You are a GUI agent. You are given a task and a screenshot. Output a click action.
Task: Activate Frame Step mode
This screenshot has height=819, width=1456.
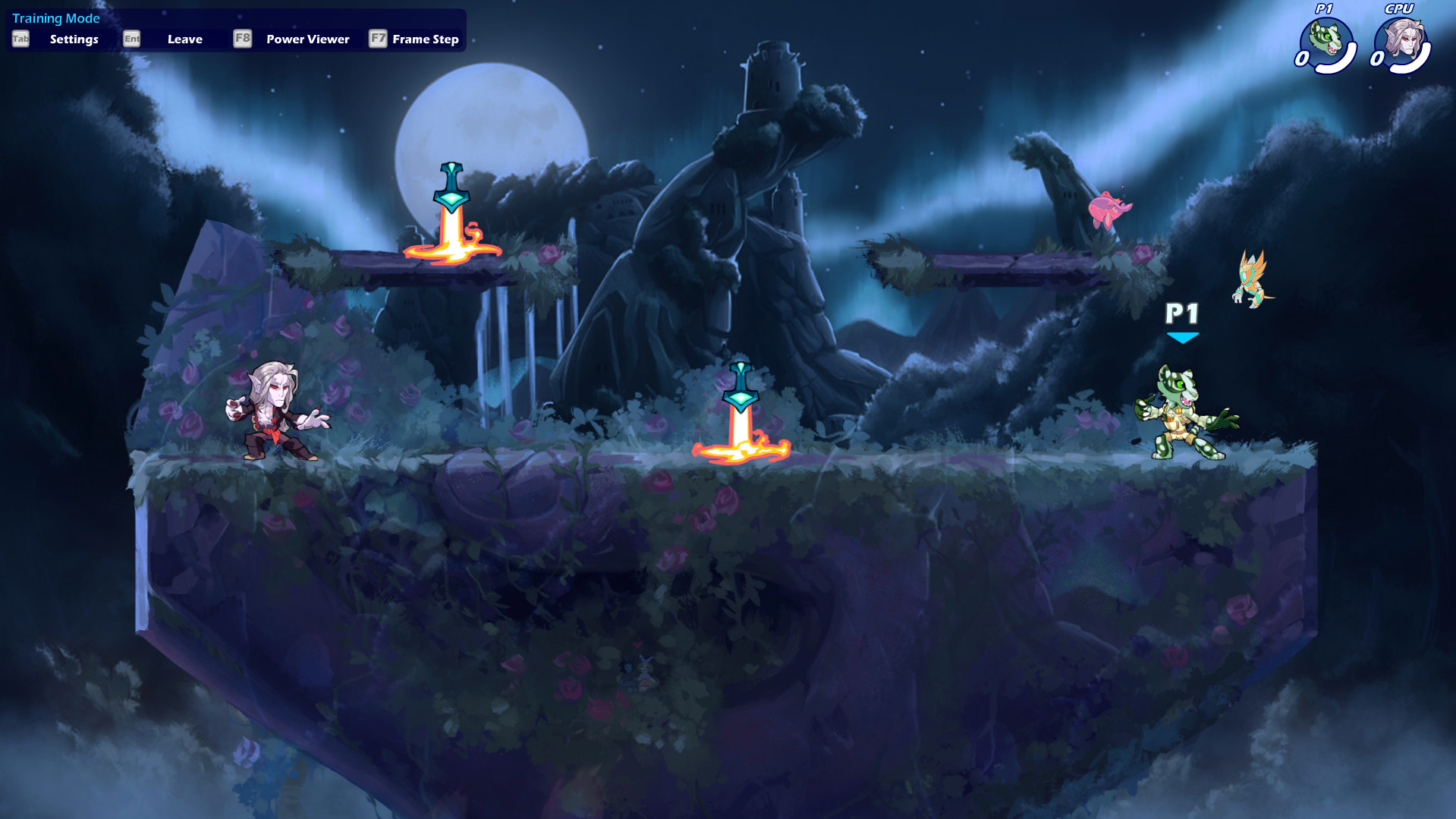tap(425, 39)
